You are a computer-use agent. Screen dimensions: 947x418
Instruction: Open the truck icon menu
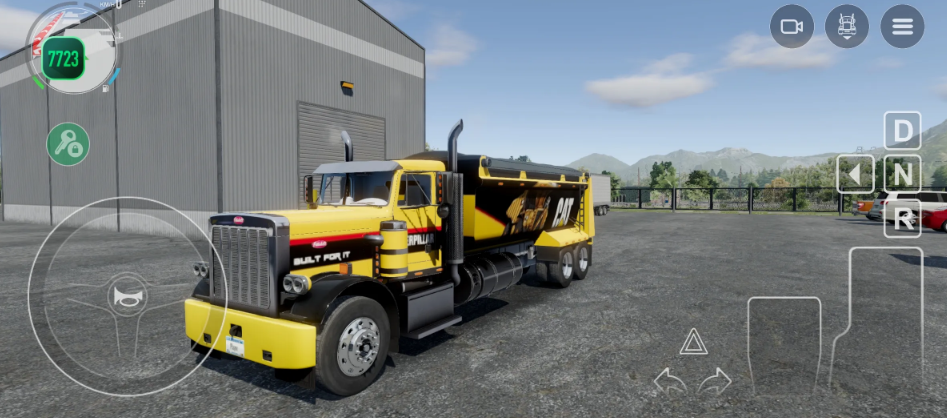click(x=847, y=27)
